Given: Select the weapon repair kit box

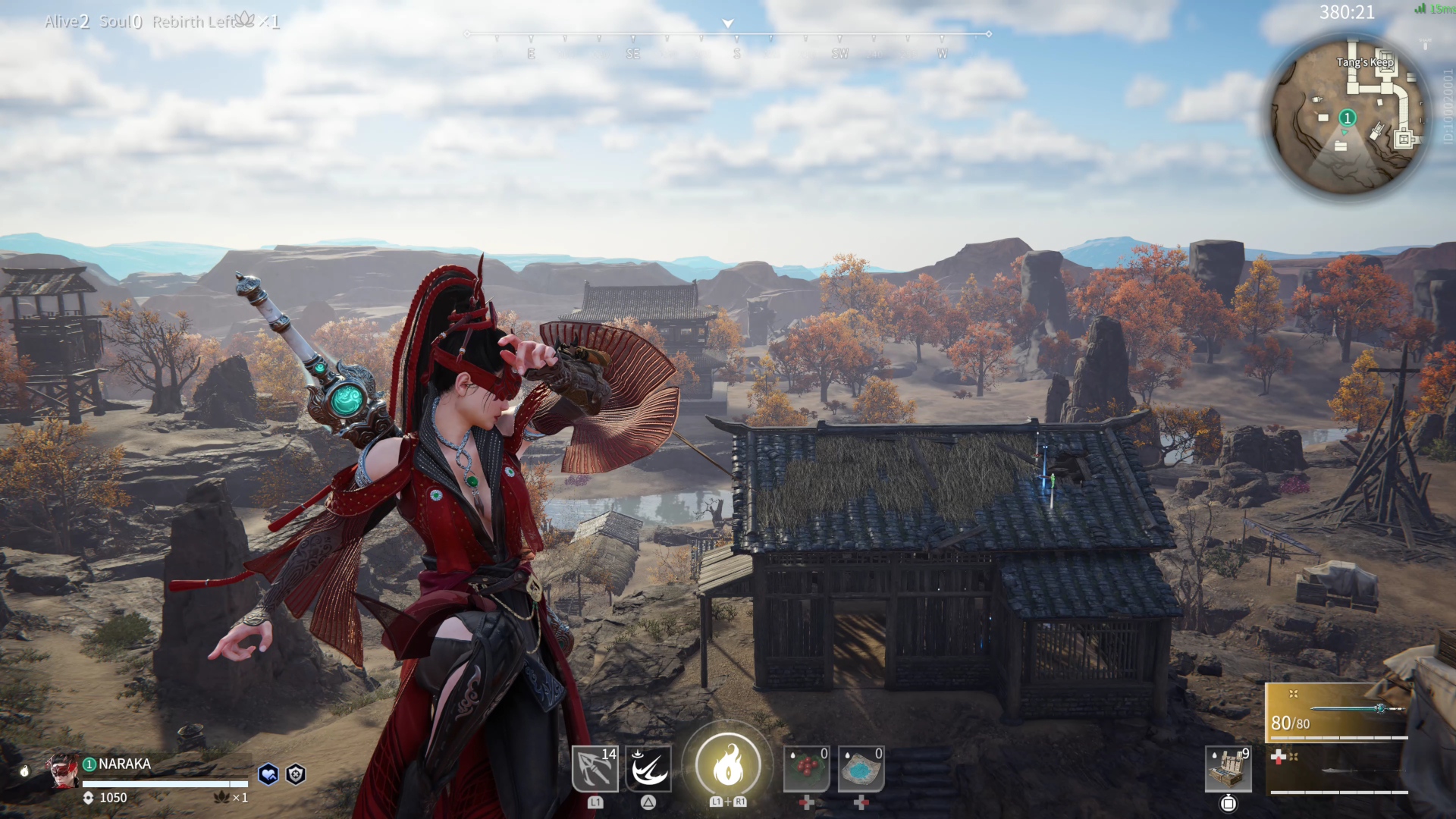Looking at the screenshot, I should [x=1228, y=769].
